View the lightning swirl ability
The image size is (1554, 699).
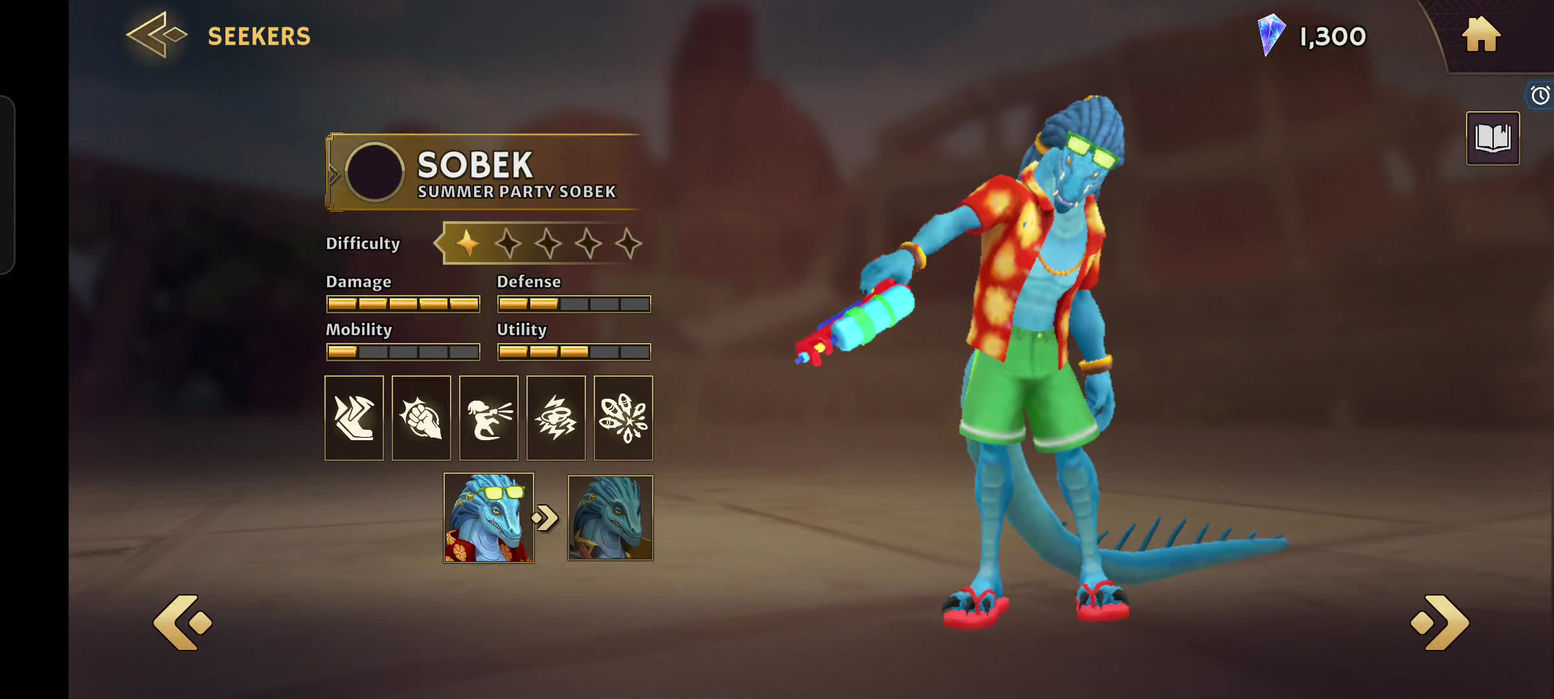click(556, 418)
